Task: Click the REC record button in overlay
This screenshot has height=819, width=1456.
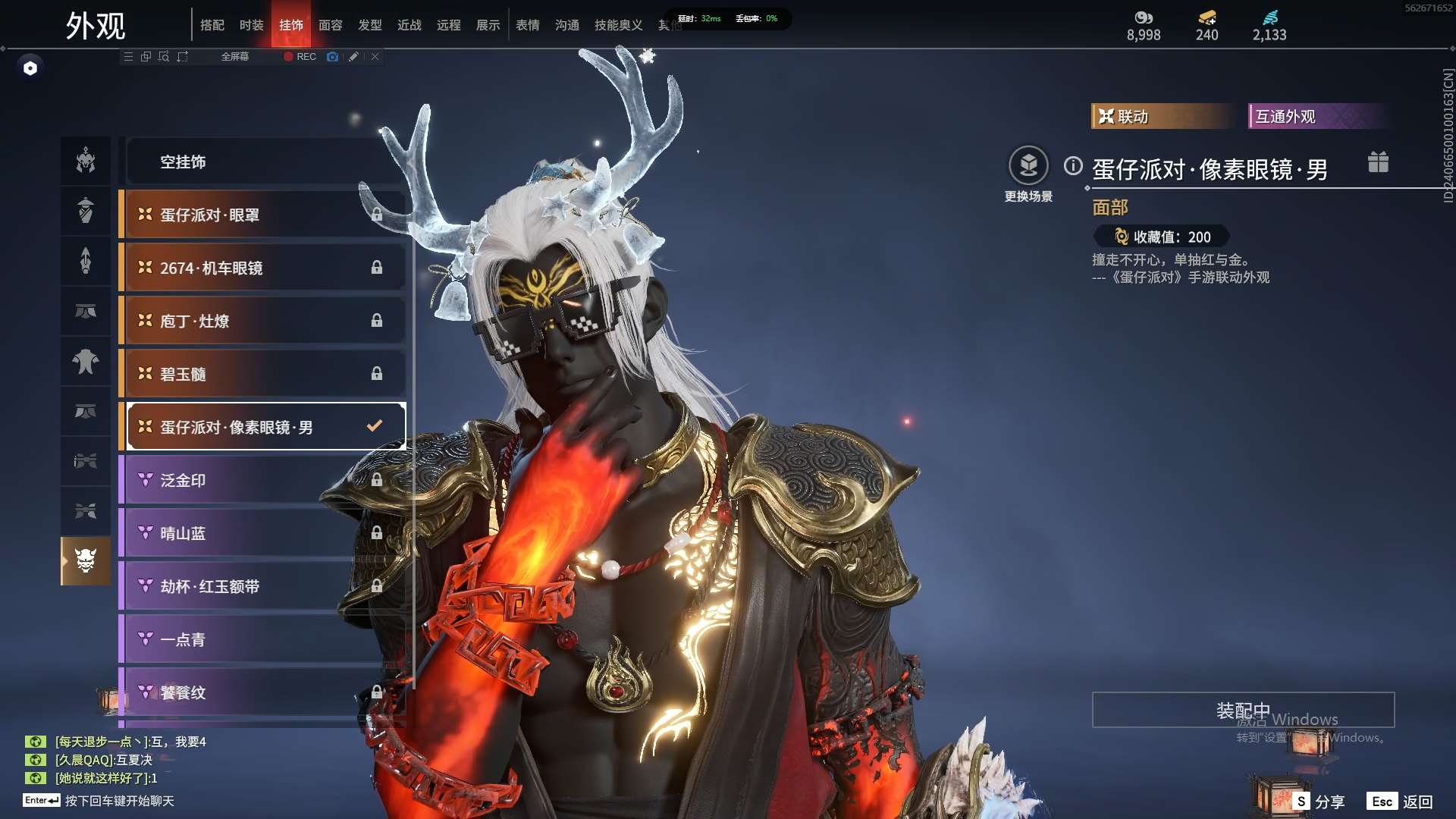Action: [x=300, y=57]
